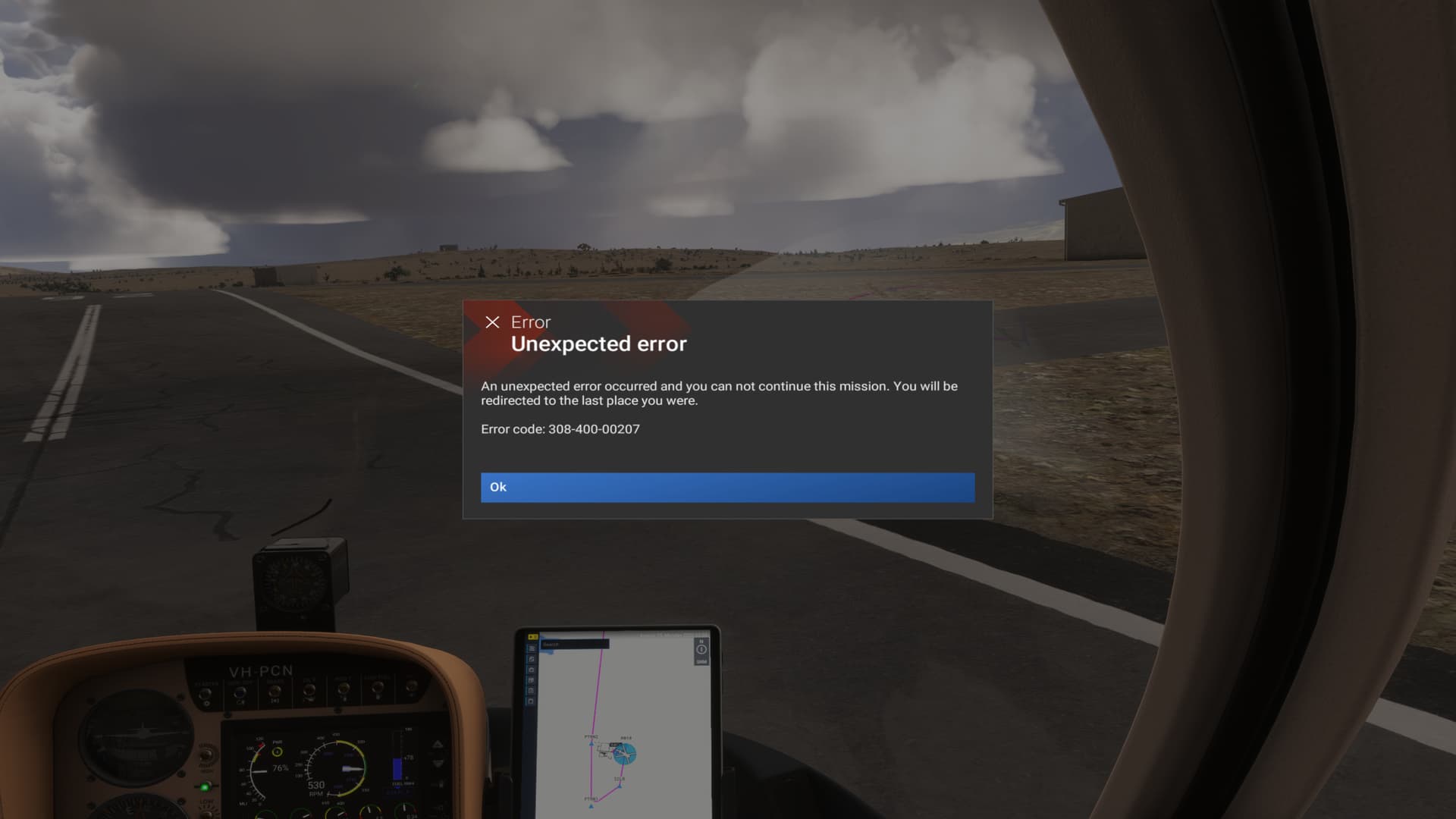Select the airport symbol on the moving map
This screenshot has width=1456, height=819.
(x=626, y=754)
